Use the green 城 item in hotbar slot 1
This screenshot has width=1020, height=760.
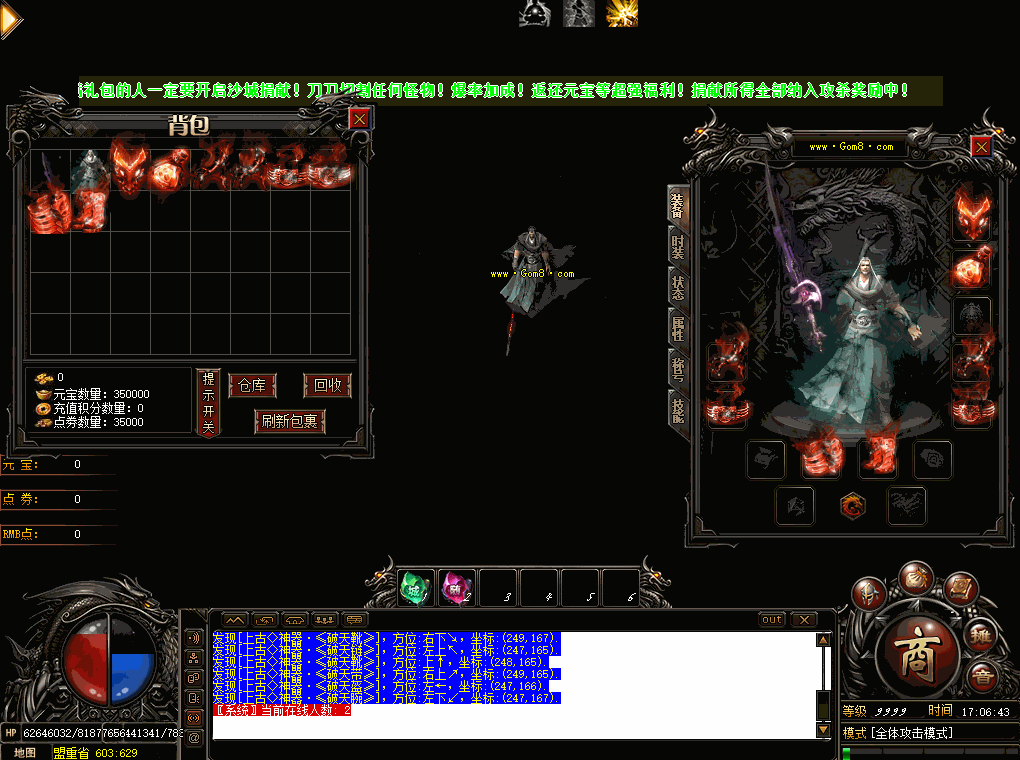tap(414, 586)
